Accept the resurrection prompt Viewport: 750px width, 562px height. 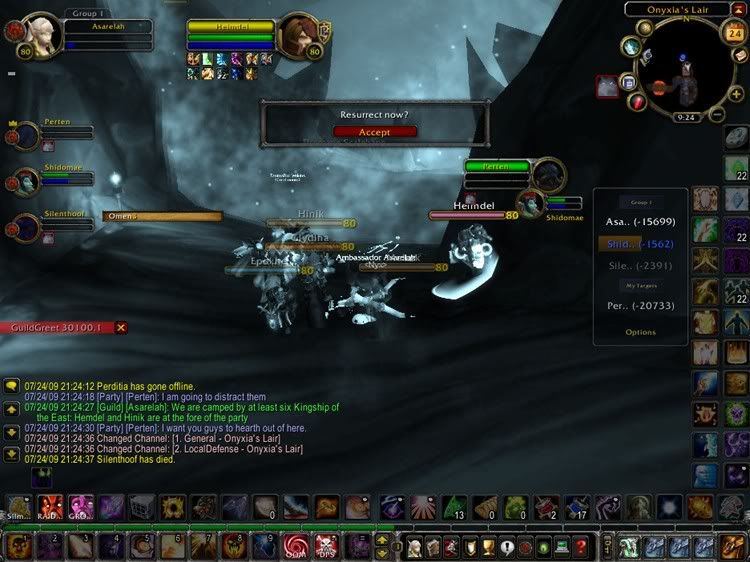375,131
